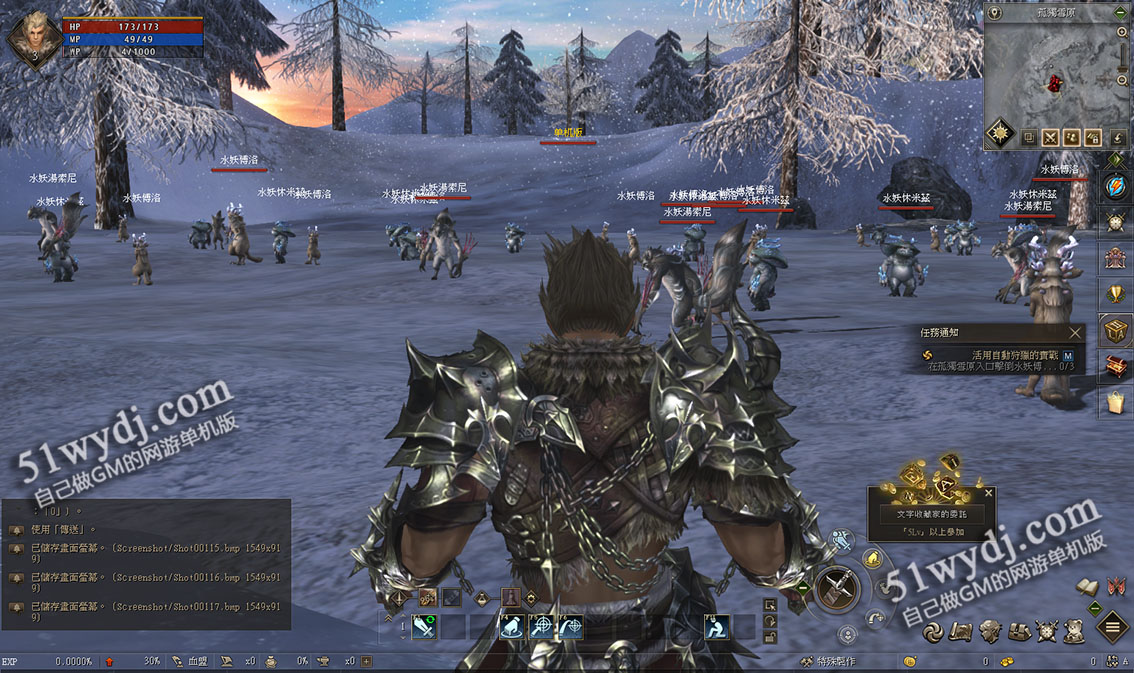
Task: Close the letter collector event popup
Action: [989, 493]
